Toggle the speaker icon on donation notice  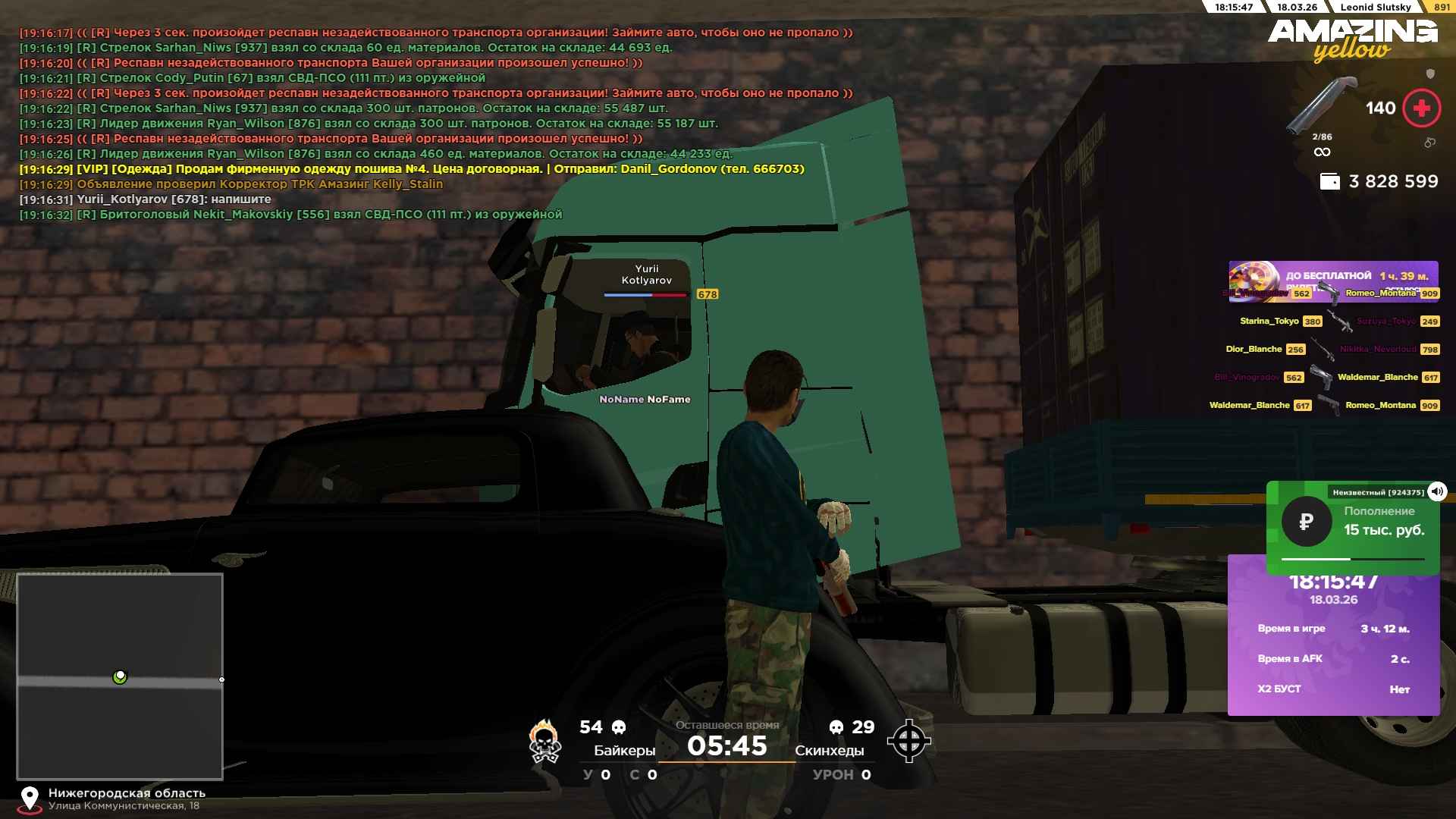tap(1436, 491)
